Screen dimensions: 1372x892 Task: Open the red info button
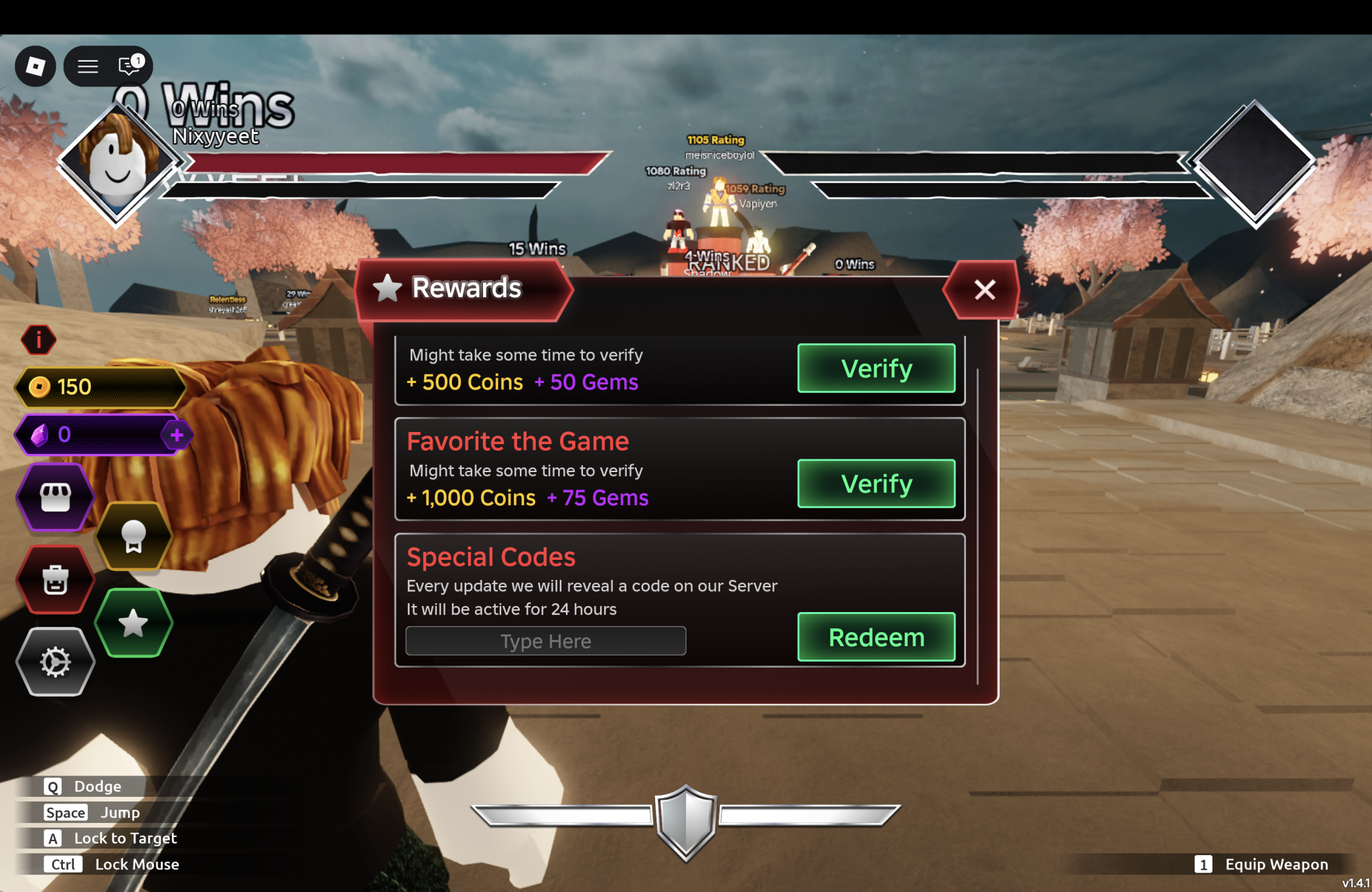click(x=39, y=340)
